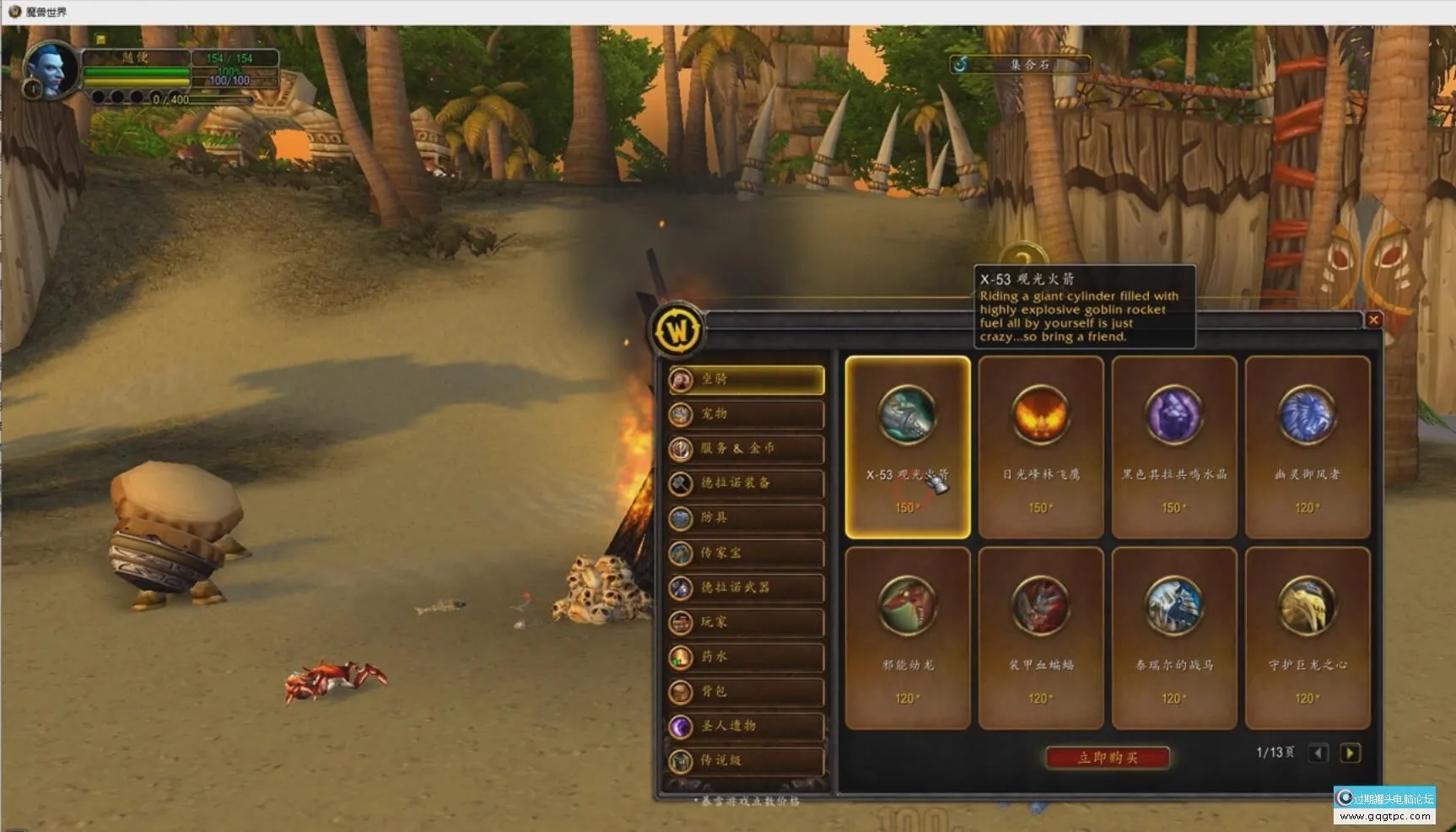This screenshot has width=1456, height=832.
Task: Choose the 防具 armor category
Action: (746, 518)
